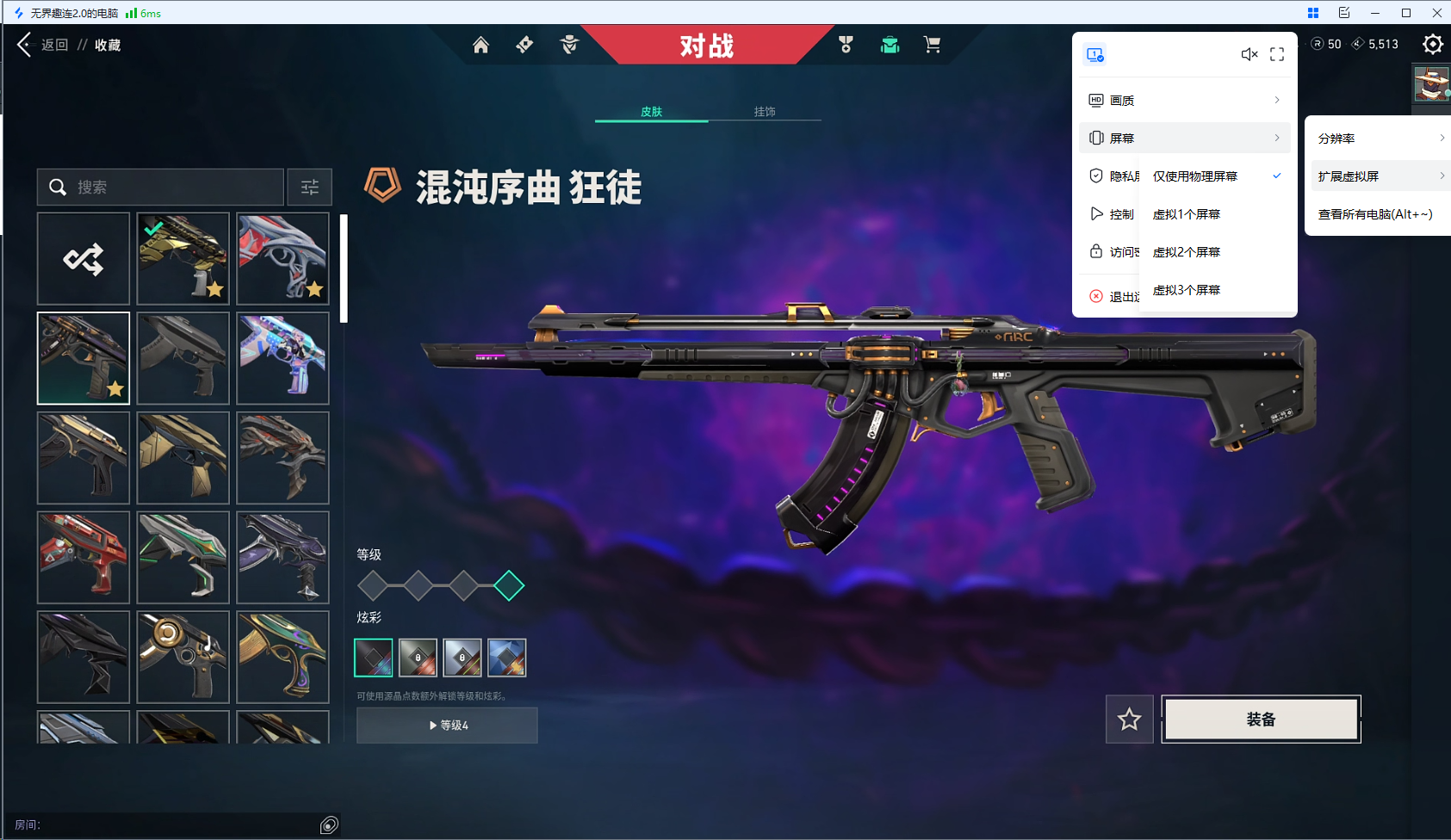Open the green backpack collection icon
The height and width of the screenshot is (840, 1451).
click(890, 44)
